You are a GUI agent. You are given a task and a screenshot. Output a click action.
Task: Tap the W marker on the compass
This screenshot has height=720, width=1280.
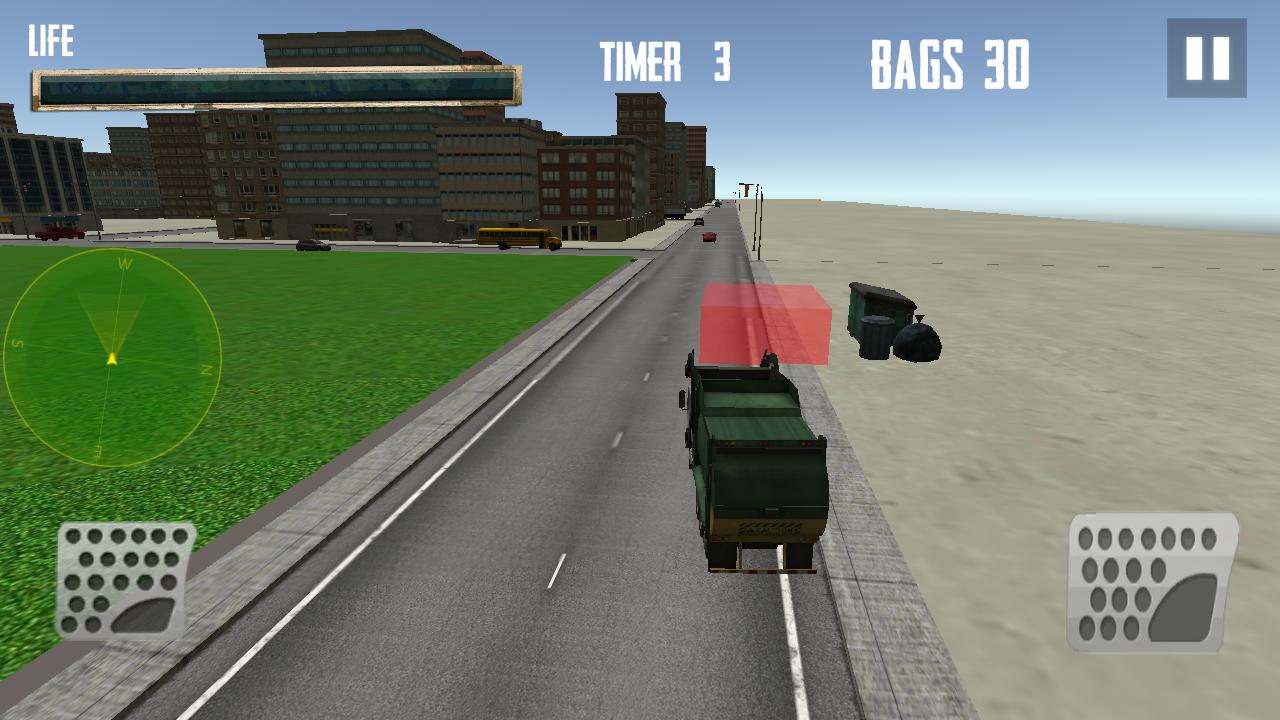124,263
